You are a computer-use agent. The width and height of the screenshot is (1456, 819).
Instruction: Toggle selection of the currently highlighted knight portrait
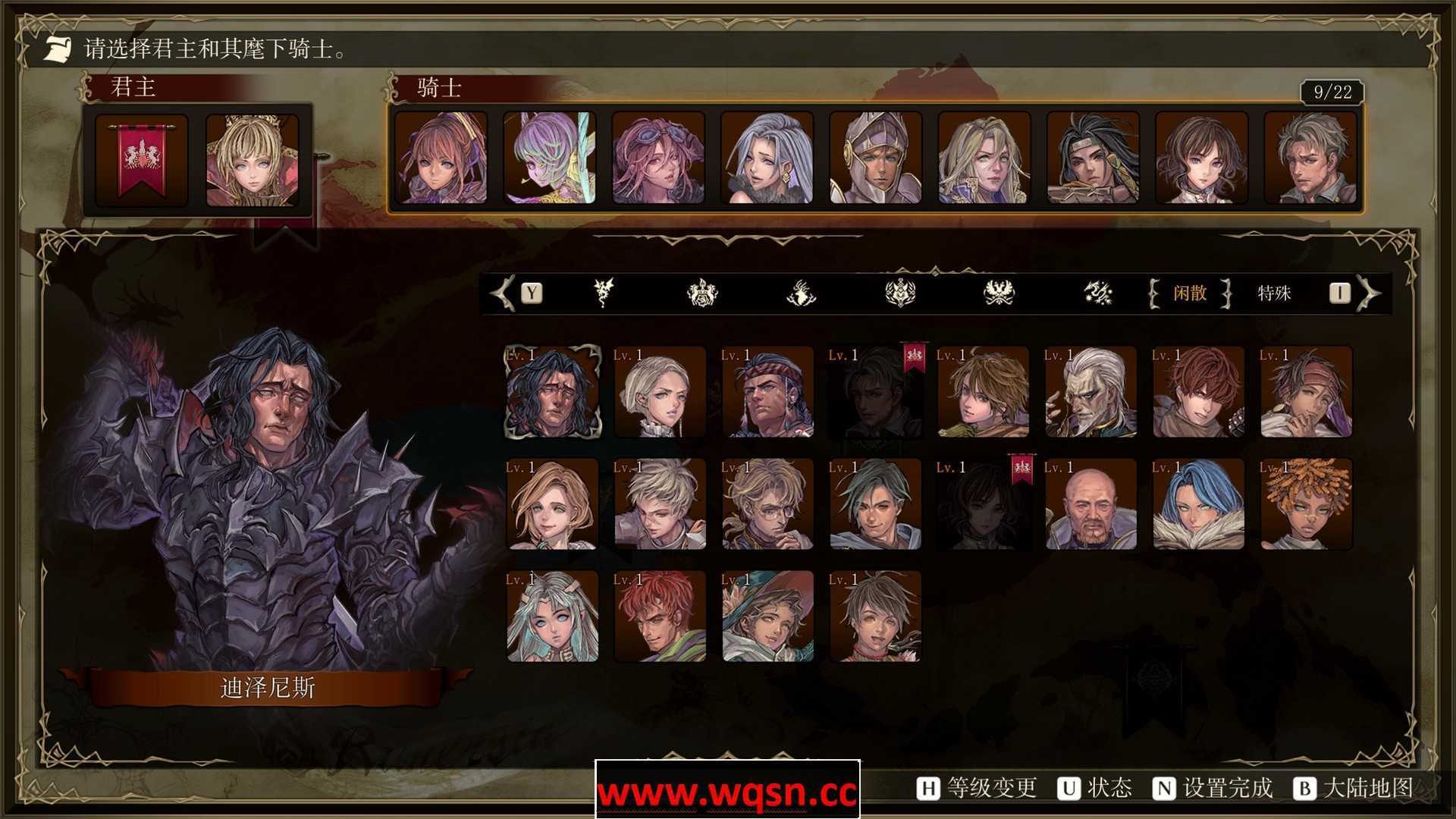[552, 391]
